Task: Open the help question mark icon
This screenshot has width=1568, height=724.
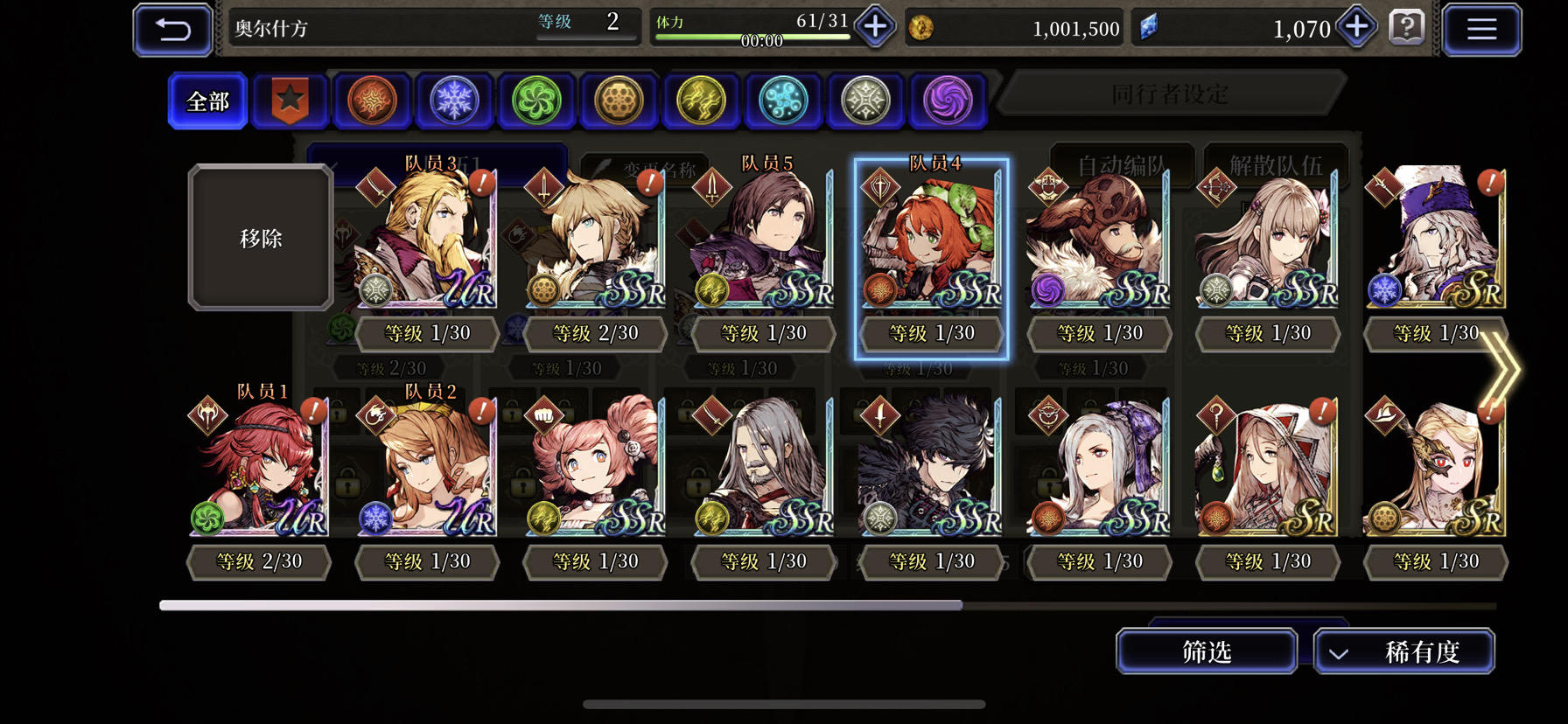Action: (x=1408, y=27)
